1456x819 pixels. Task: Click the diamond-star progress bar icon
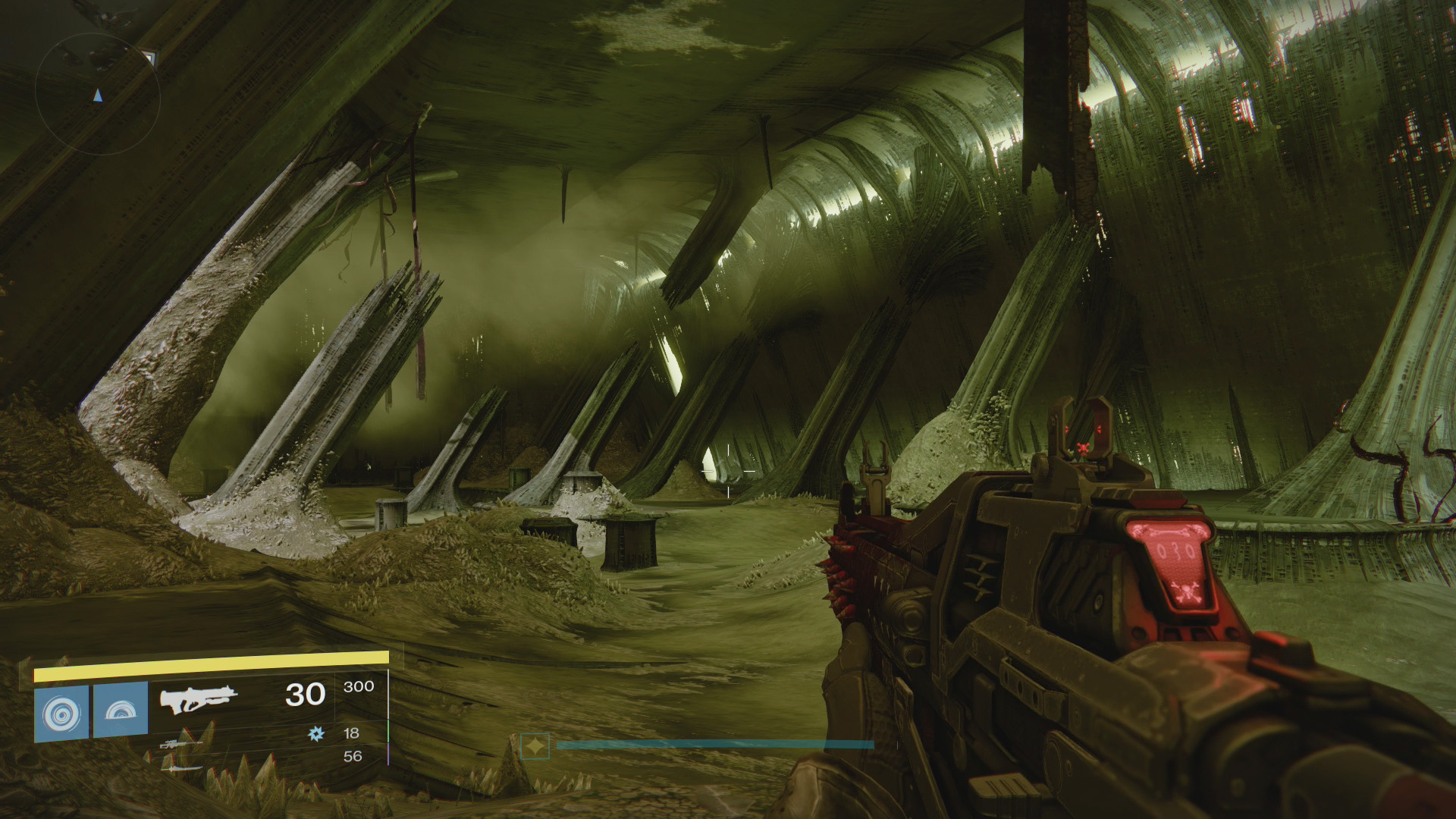(535, 746)
